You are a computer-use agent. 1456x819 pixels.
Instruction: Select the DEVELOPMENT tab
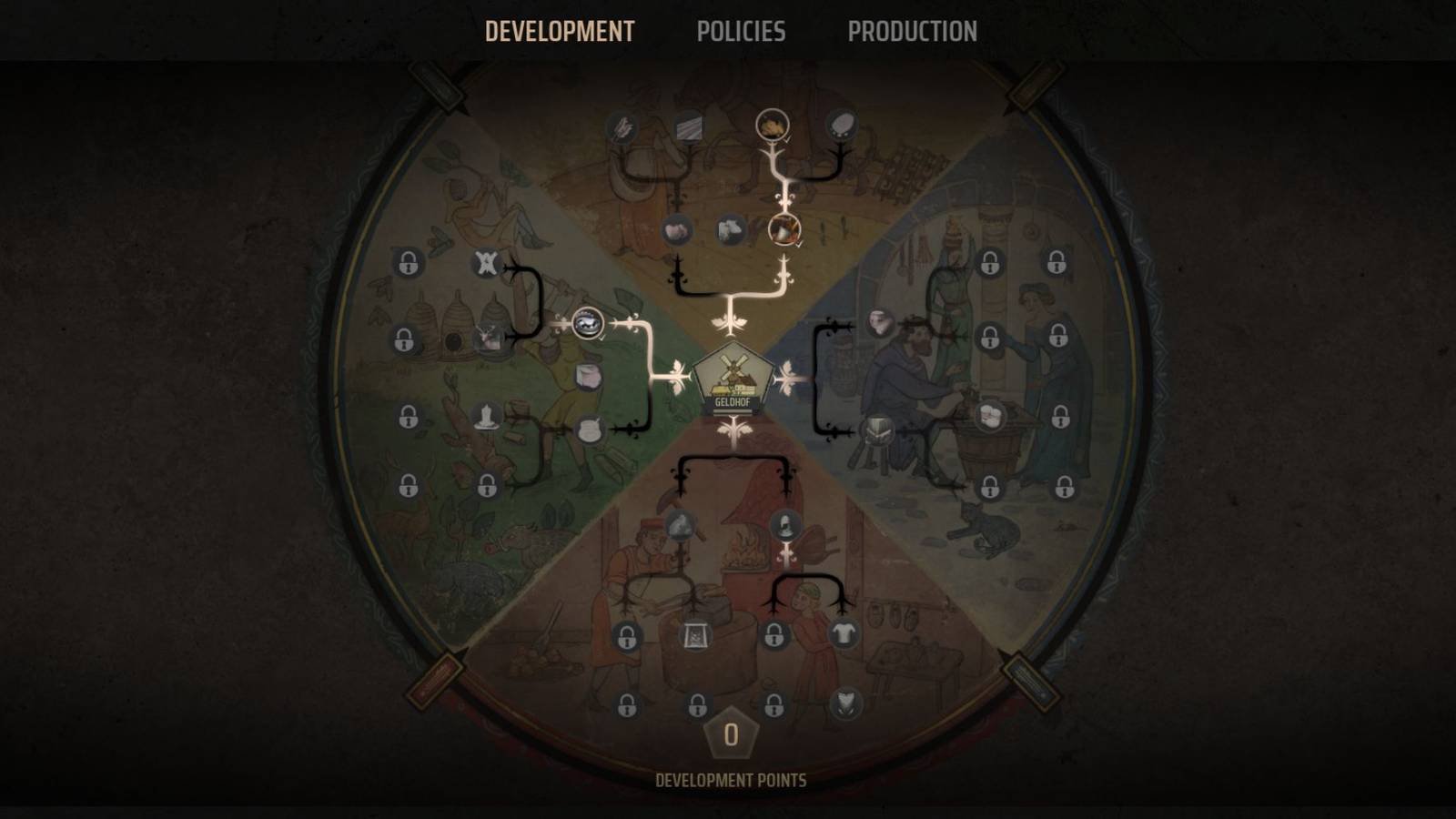561,32
